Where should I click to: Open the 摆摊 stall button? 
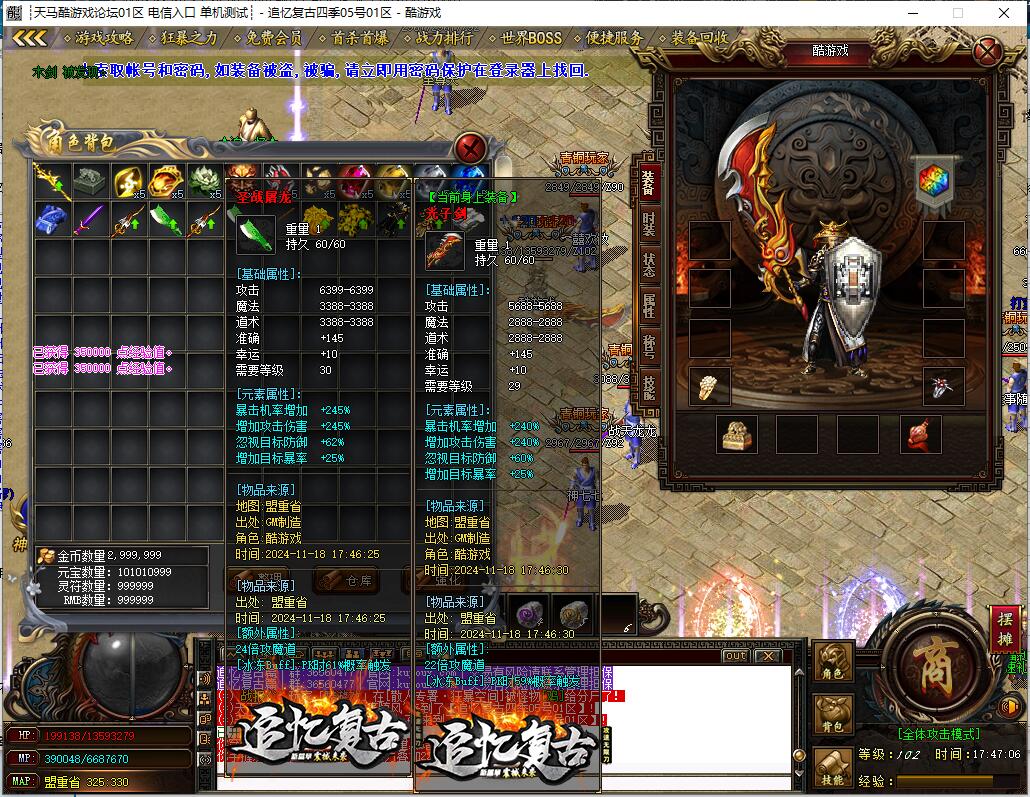tap(1005, 630)
